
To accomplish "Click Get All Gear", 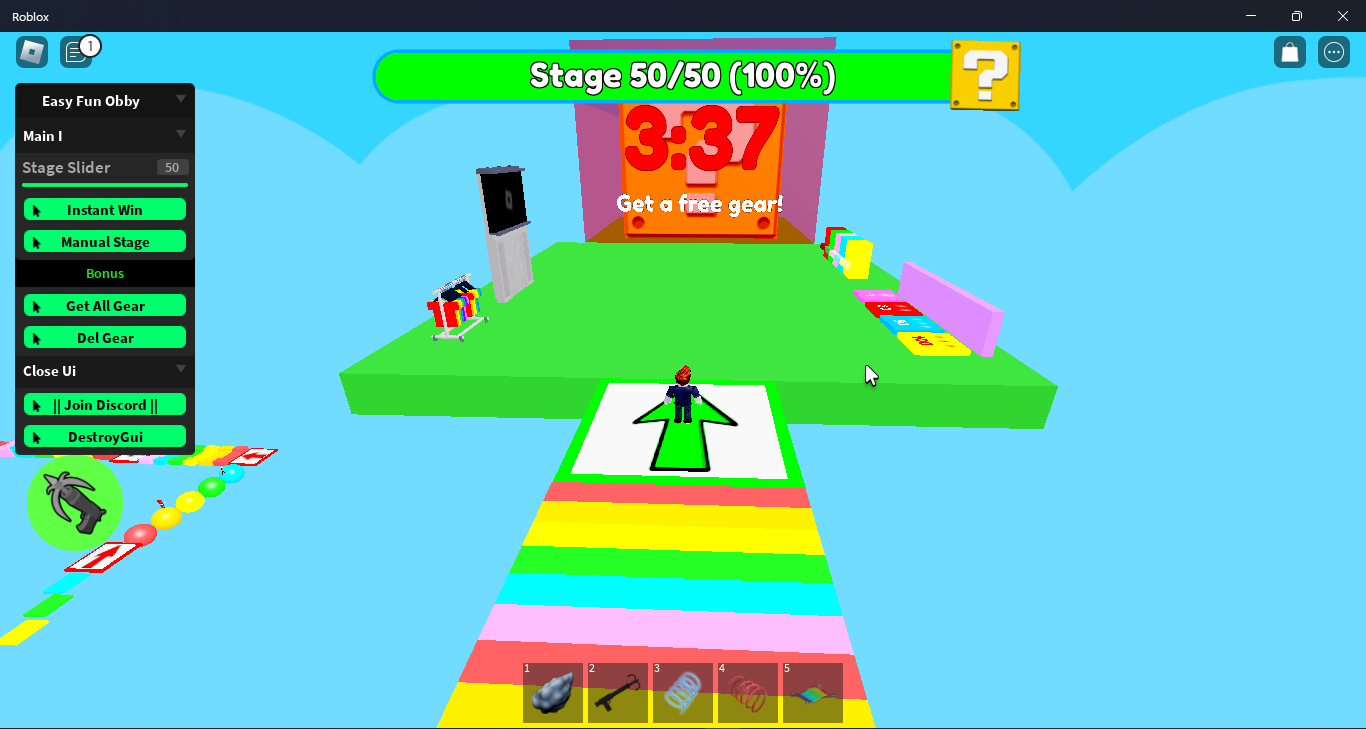I will click(104, 305).
